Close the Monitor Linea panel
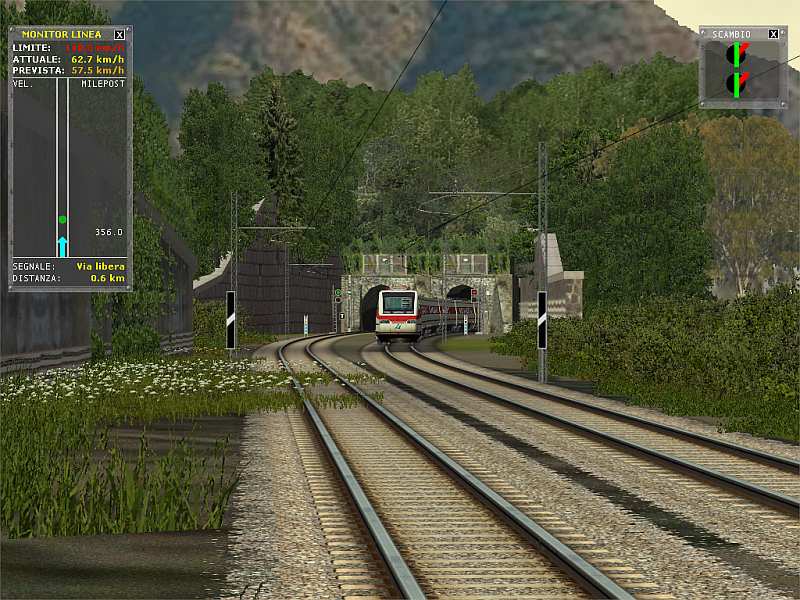 click(120, 34)
